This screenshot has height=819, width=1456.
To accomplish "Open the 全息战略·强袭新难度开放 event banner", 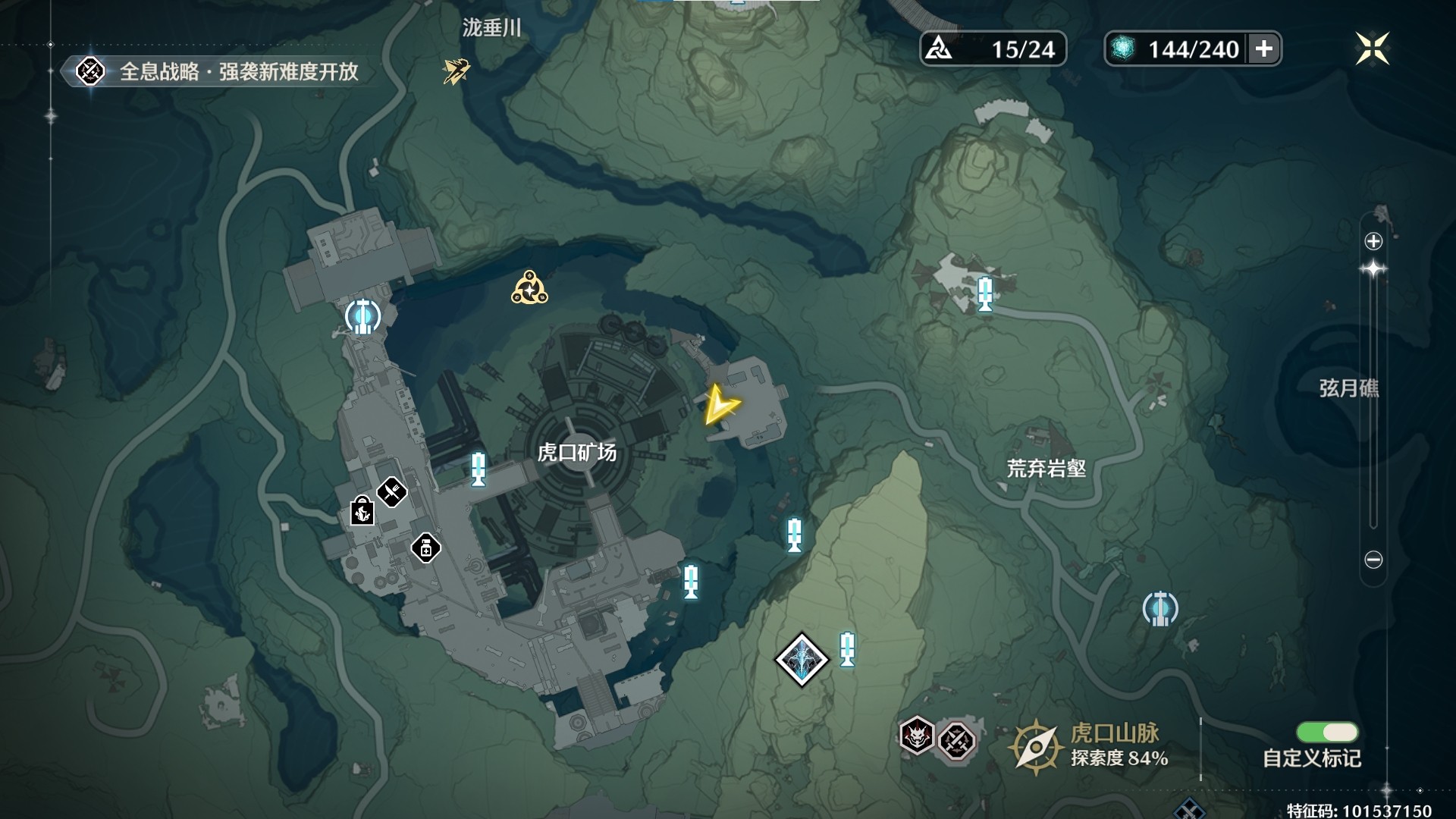I will point(220,72).
